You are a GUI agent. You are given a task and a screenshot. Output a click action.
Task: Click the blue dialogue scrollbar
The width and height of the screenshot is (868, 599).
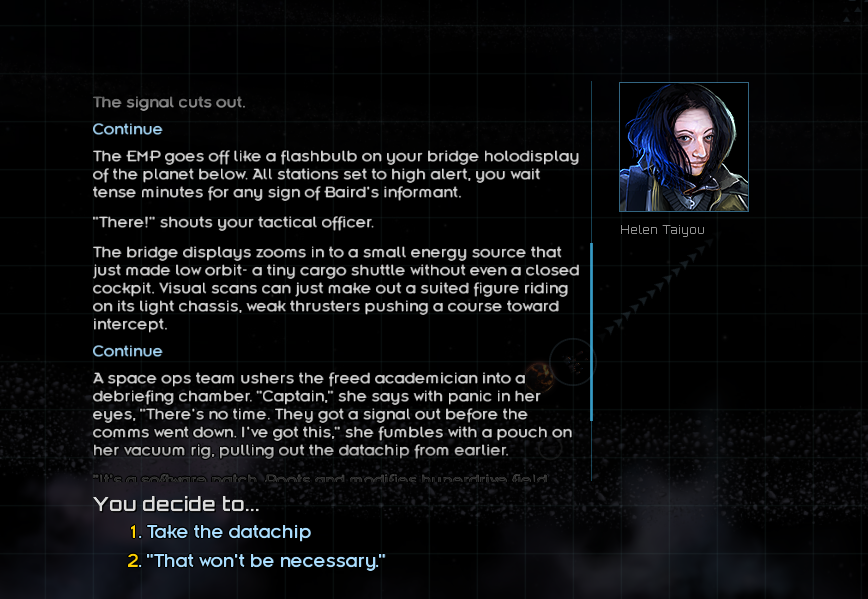tap(592, 330)
